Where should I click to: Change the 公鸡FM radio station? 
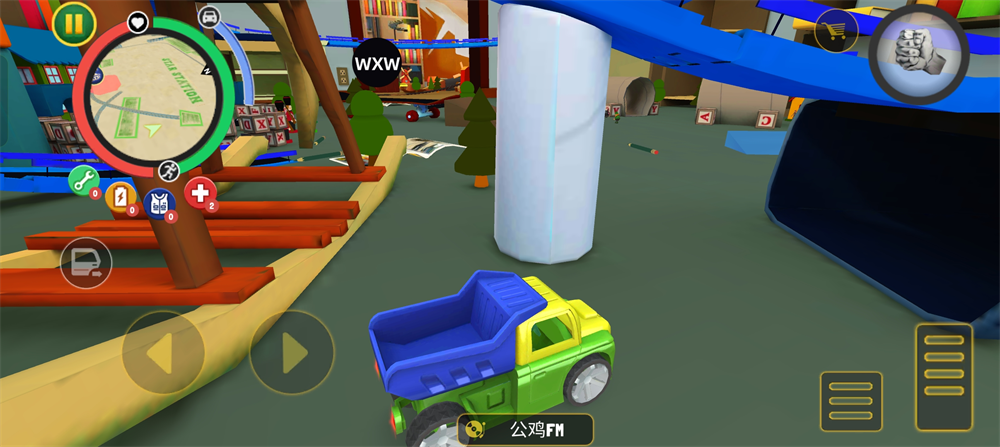pos(526,430)
